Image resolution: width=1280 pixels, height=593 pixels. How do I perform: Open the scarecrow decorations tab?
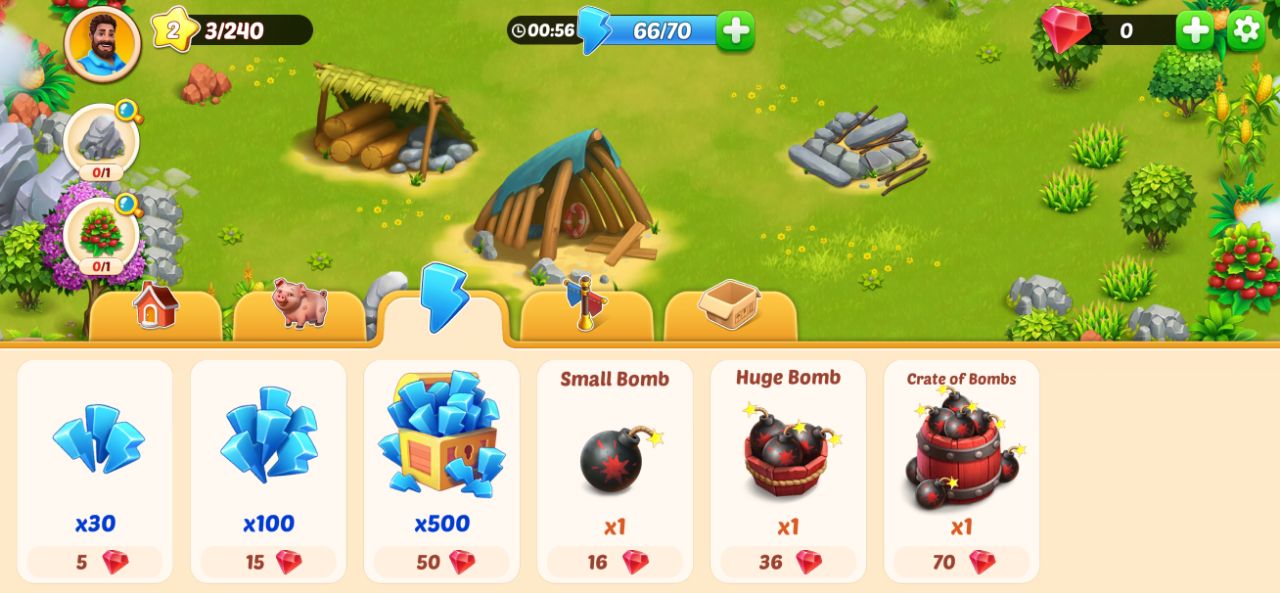(x=586, y=310)
